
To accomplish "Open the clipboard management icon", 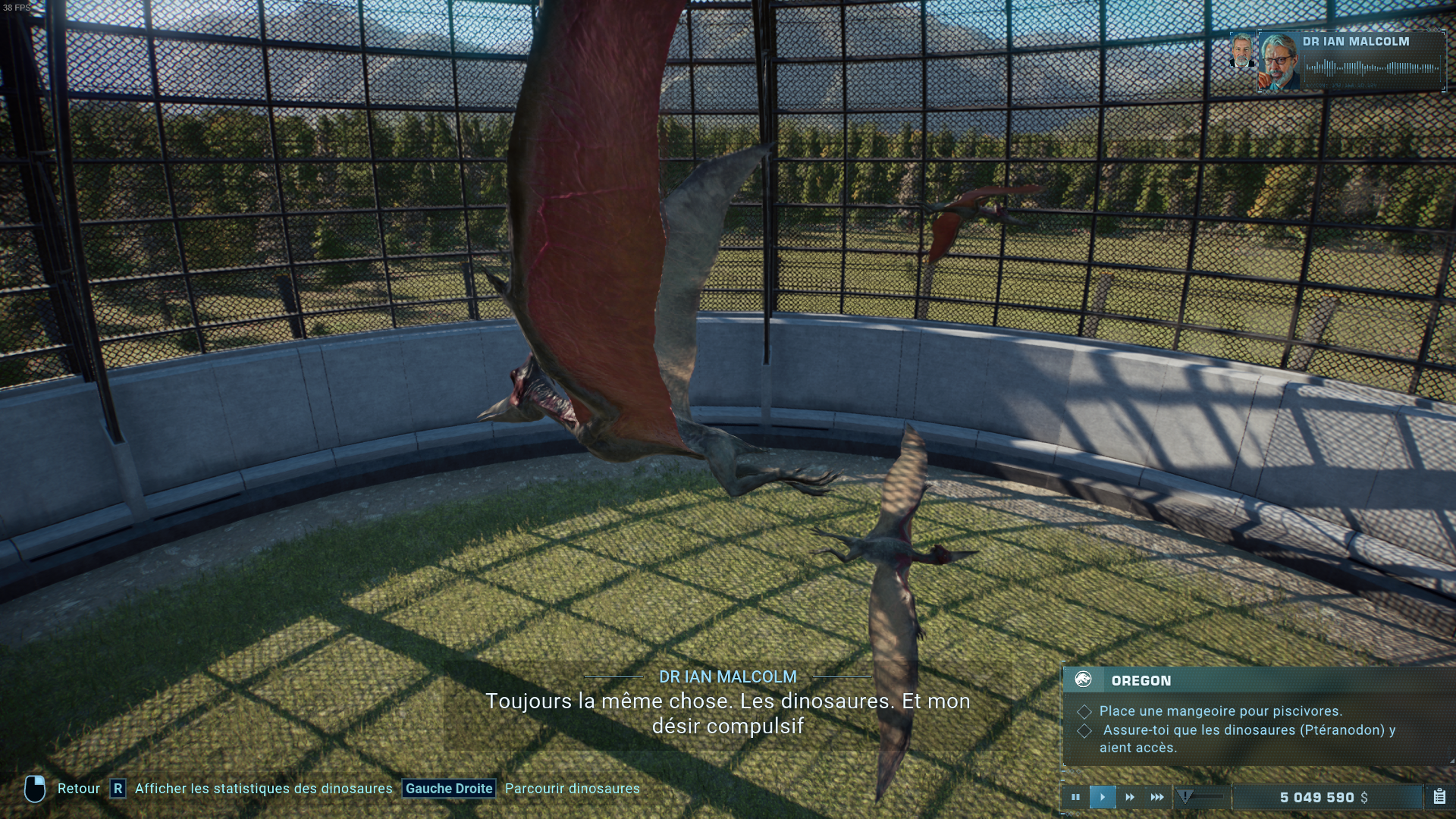I will tap(1439, 797).
